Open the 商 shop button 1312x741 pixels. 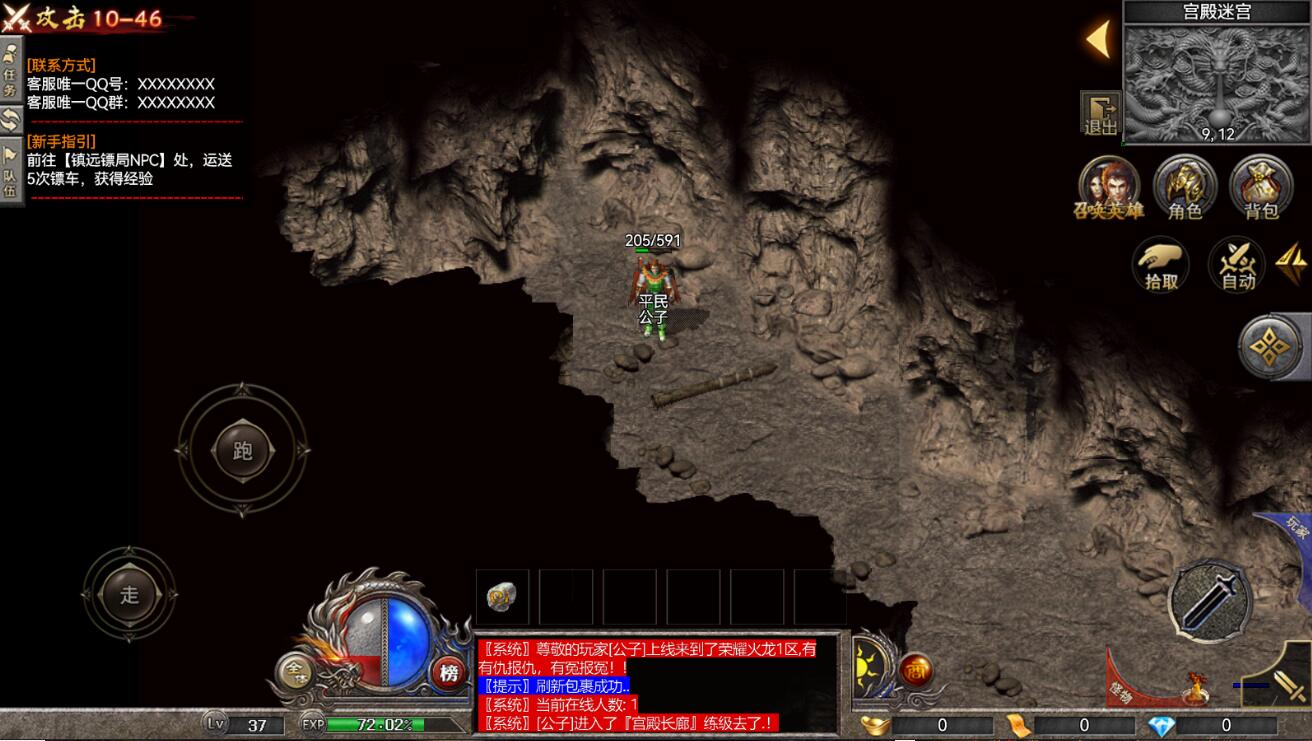(x=914, y=671)
